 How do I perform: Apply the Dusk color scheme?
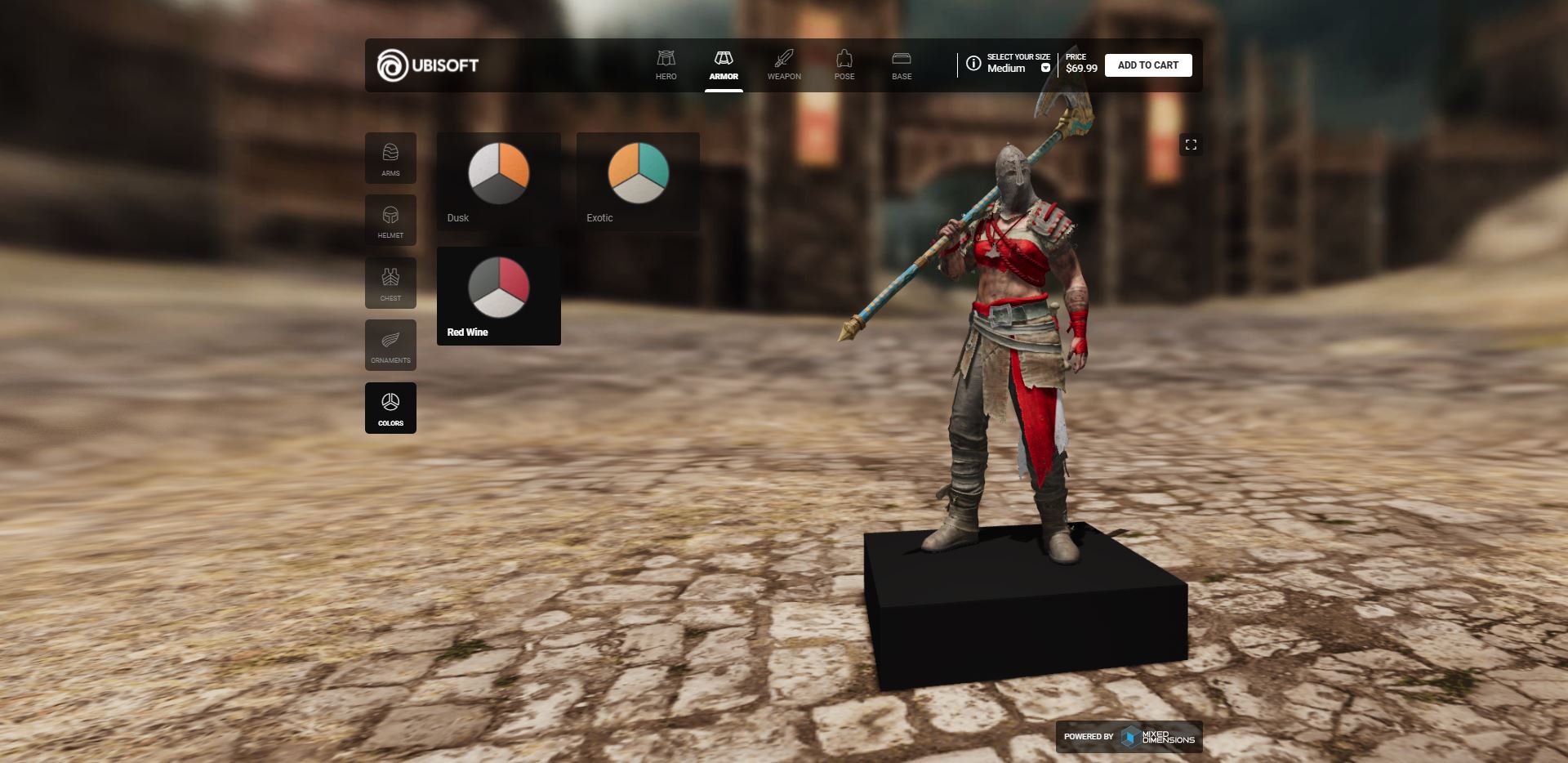[498, 181]
